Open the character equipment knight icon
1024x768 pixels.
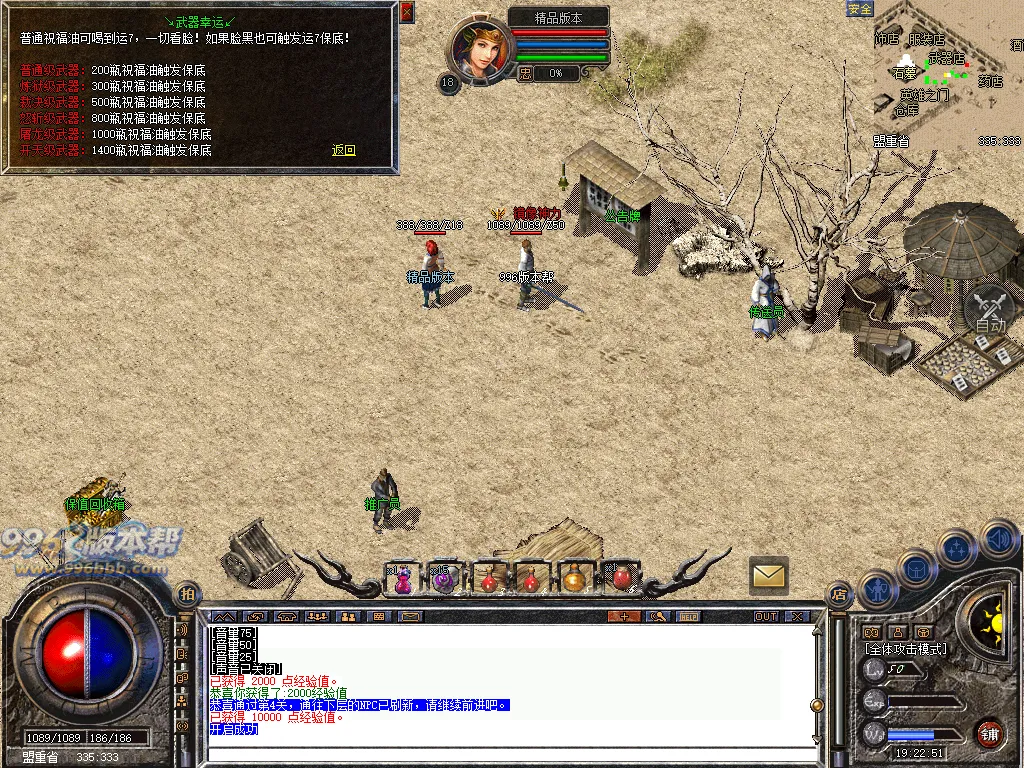tap(877, 590)
